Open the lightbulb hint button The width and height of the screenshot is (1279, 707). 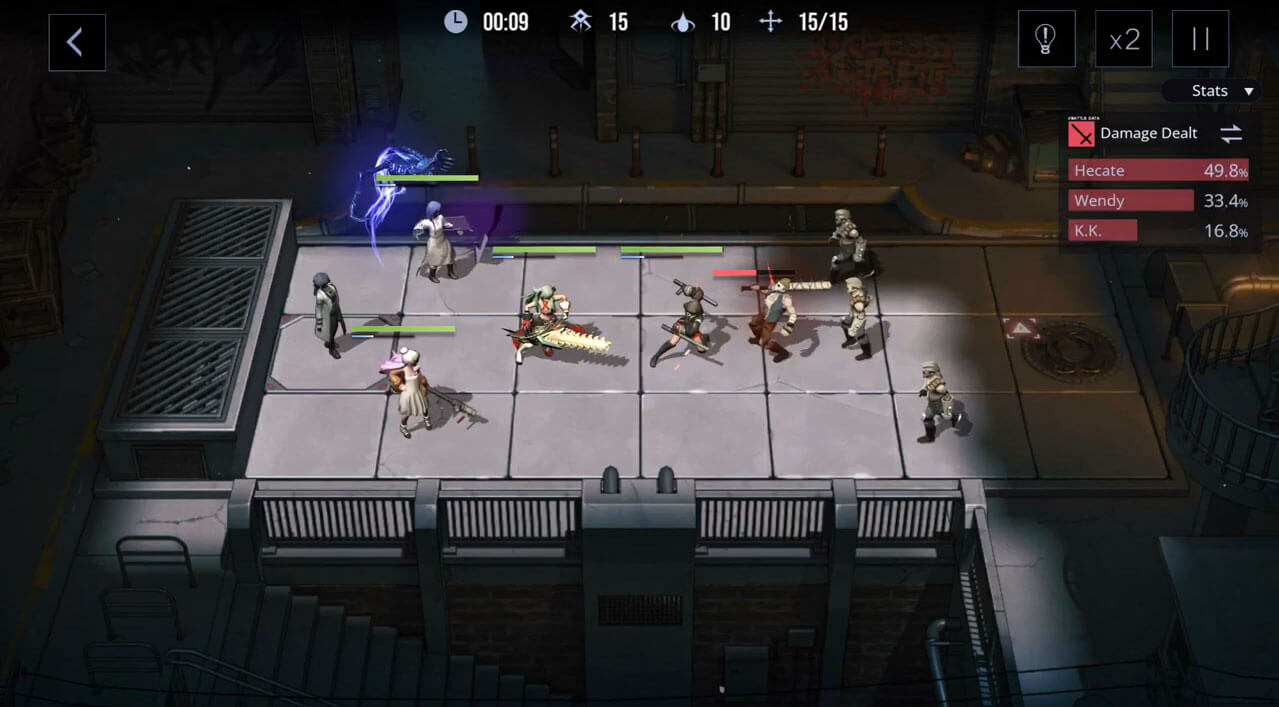[x=1046, y=40]
